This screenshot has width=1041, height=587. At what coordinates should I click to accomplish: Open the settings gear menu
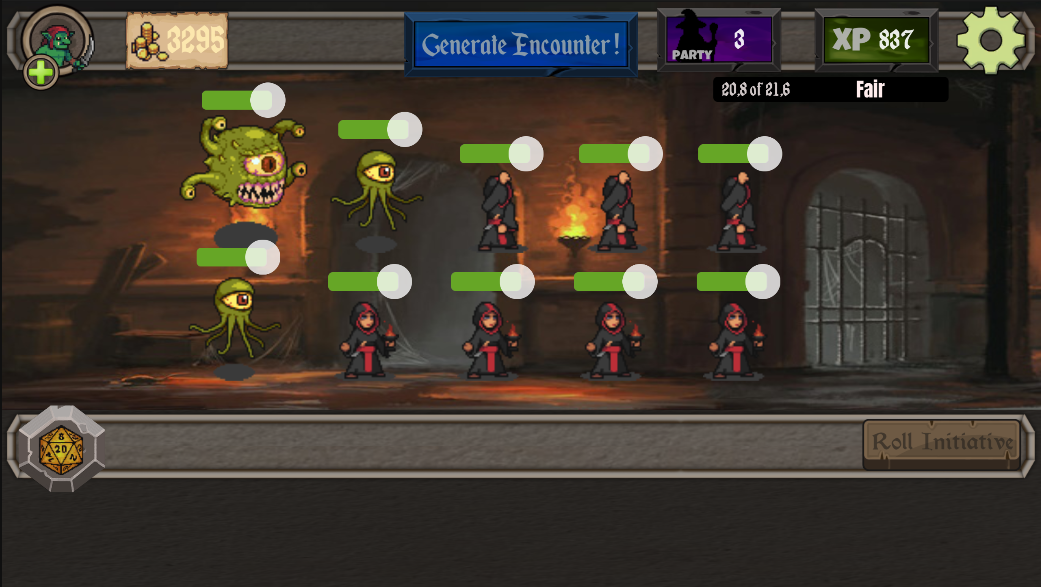coord(990,40)
